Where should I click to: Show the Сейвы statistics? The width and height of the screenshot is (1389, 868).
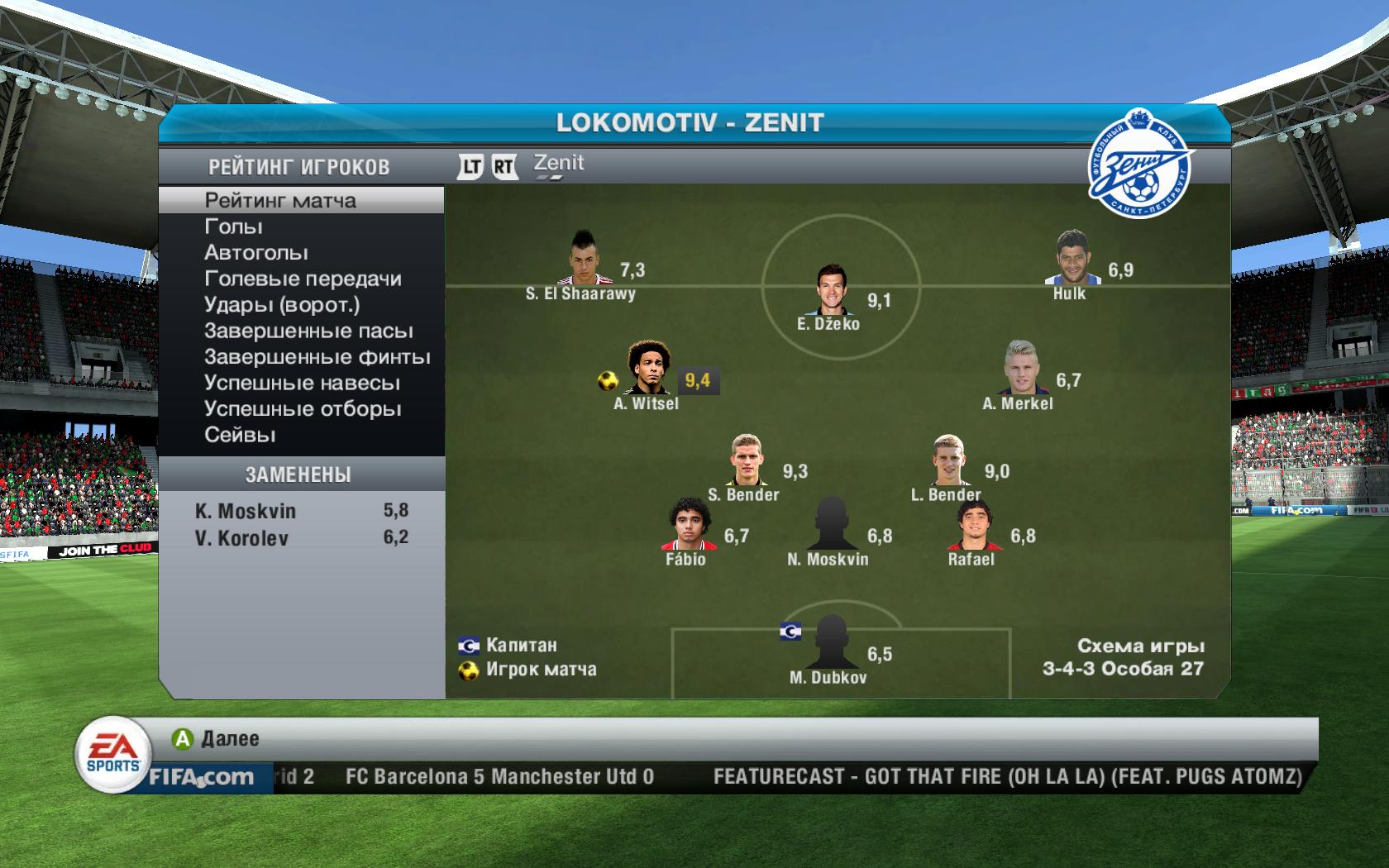point(240,435)
